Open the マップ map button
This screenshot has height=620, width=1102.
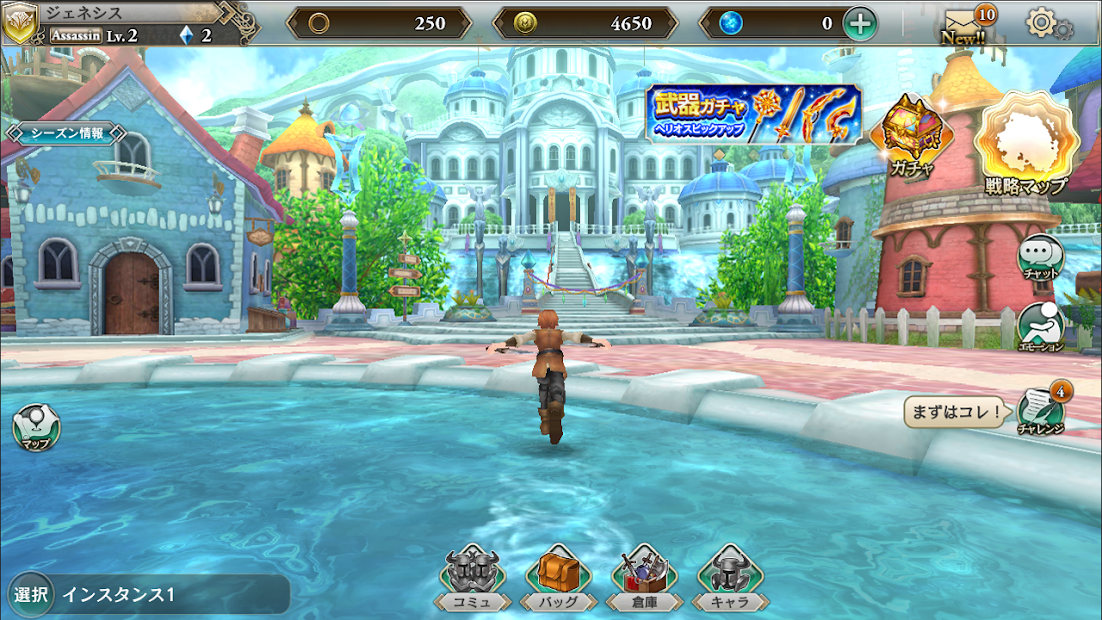tap(35, 427)
